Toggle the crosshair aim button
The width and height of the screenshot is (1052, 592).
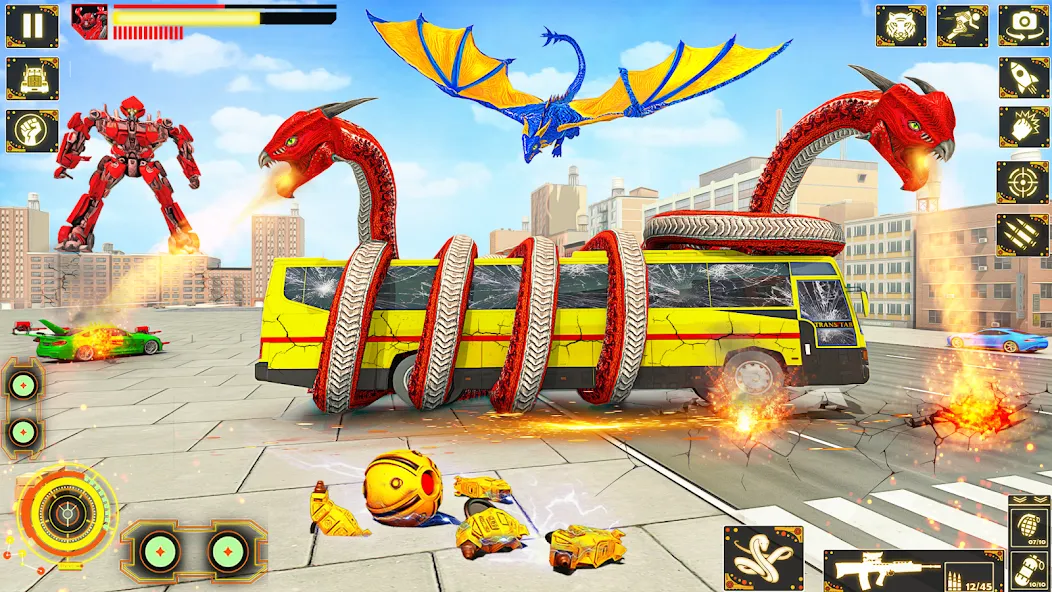(1022, 182)
